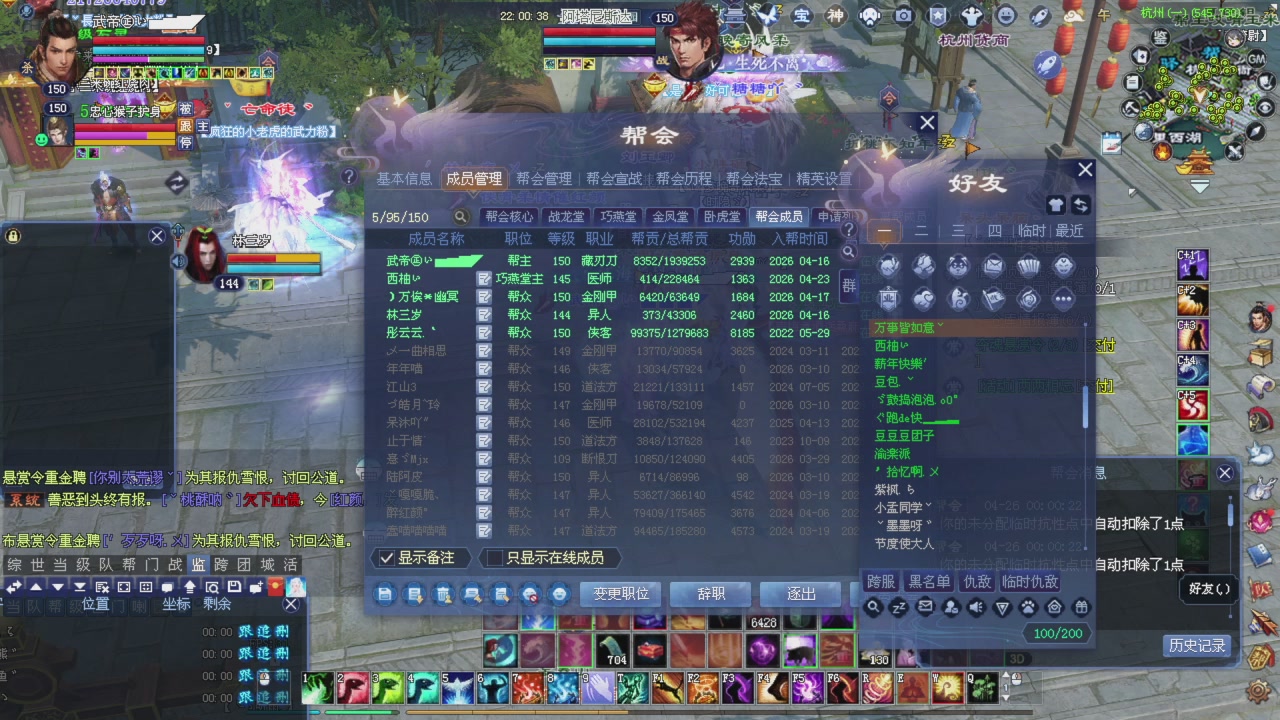Click the 历史记录 button
Viewport: 1280px width, 720px height.
[x=1196, y=645]
